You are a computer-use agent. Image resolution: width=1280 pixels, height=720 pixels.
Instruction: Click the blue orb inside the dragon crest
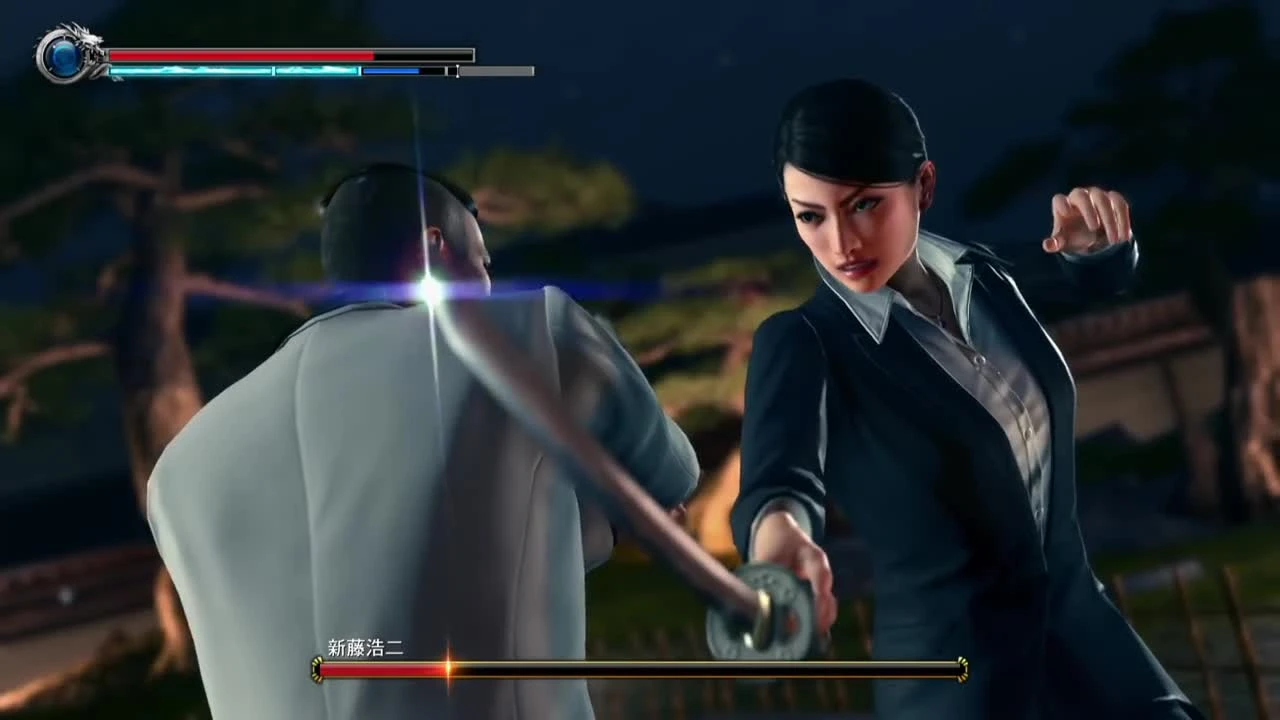(x=64, y=60)
